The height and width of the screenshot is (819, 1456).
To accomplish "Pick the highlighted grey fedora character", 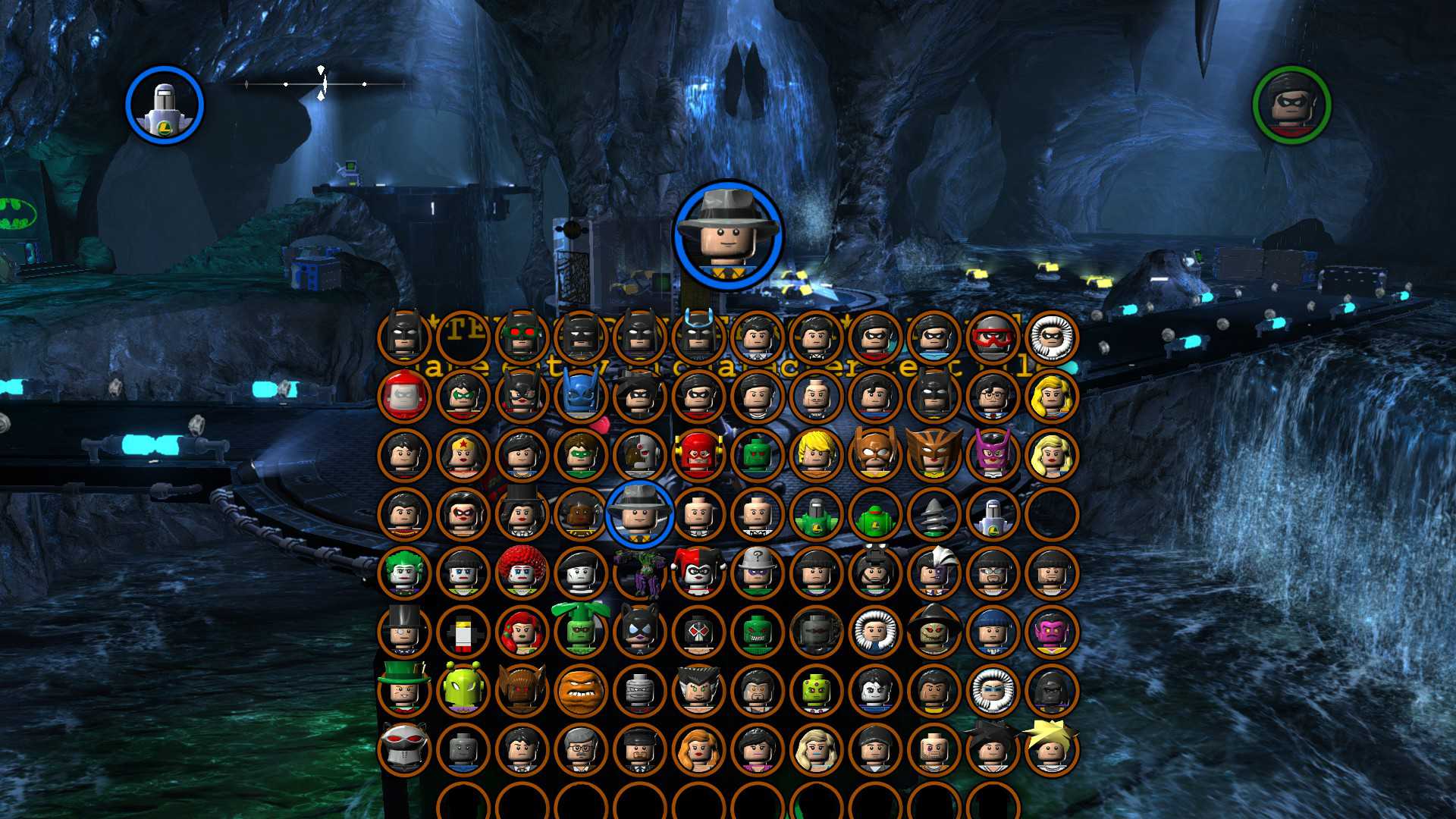I will coord(639,514).
